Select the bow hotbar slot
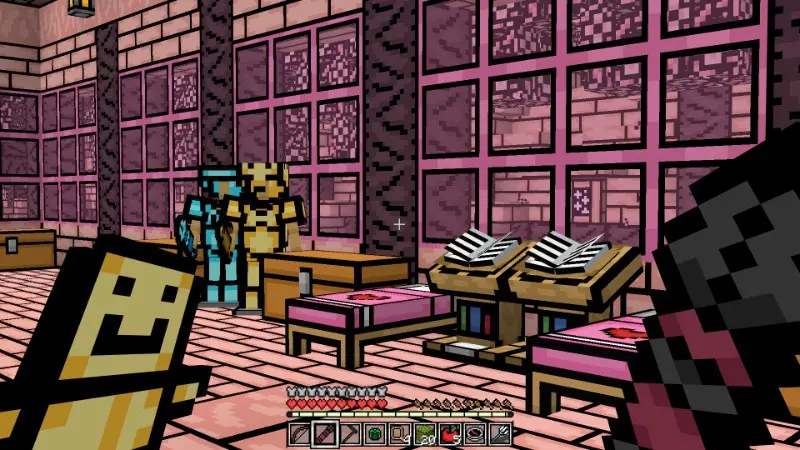The width and height of the screenshot is (800, 450). coord(299,434)
